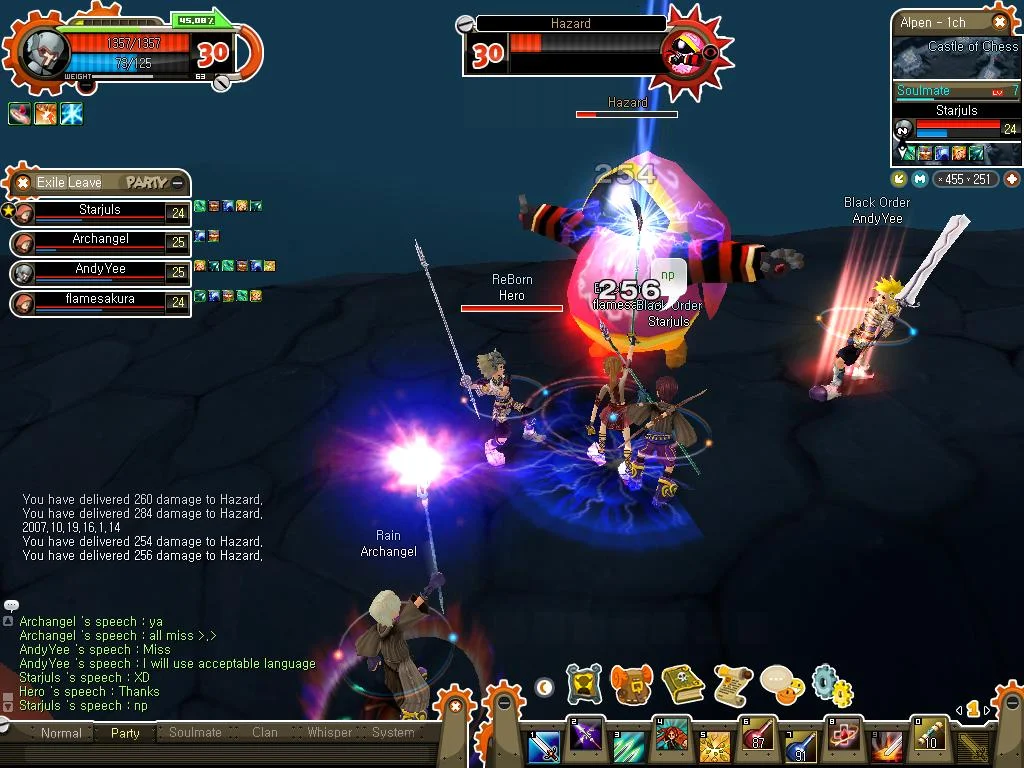Use the blue potion with 91 count
The image size is (1024, 768).
click(799, 744)
